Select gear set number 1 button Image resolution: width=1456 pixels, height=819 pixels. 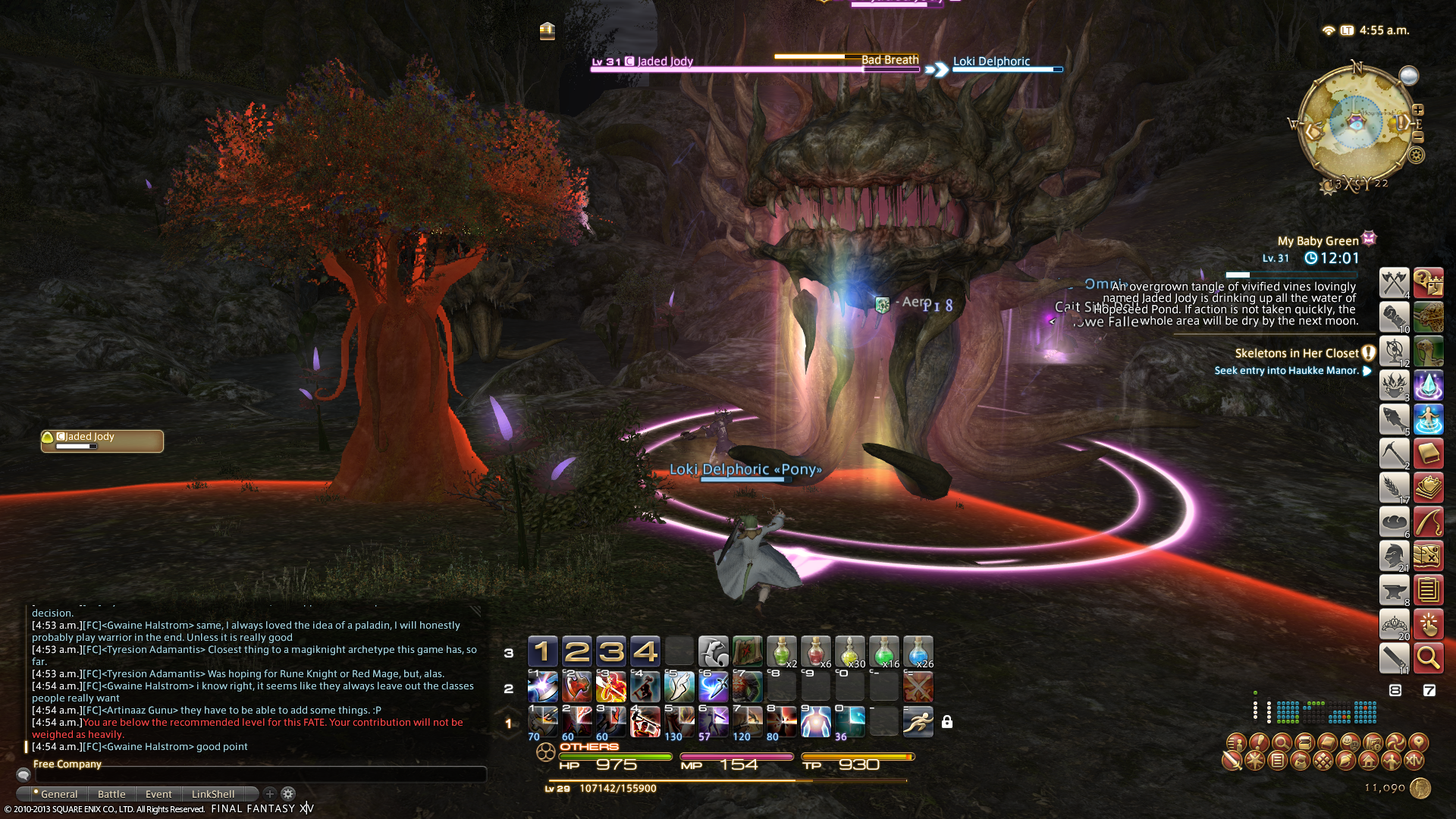tap(542, 651)
